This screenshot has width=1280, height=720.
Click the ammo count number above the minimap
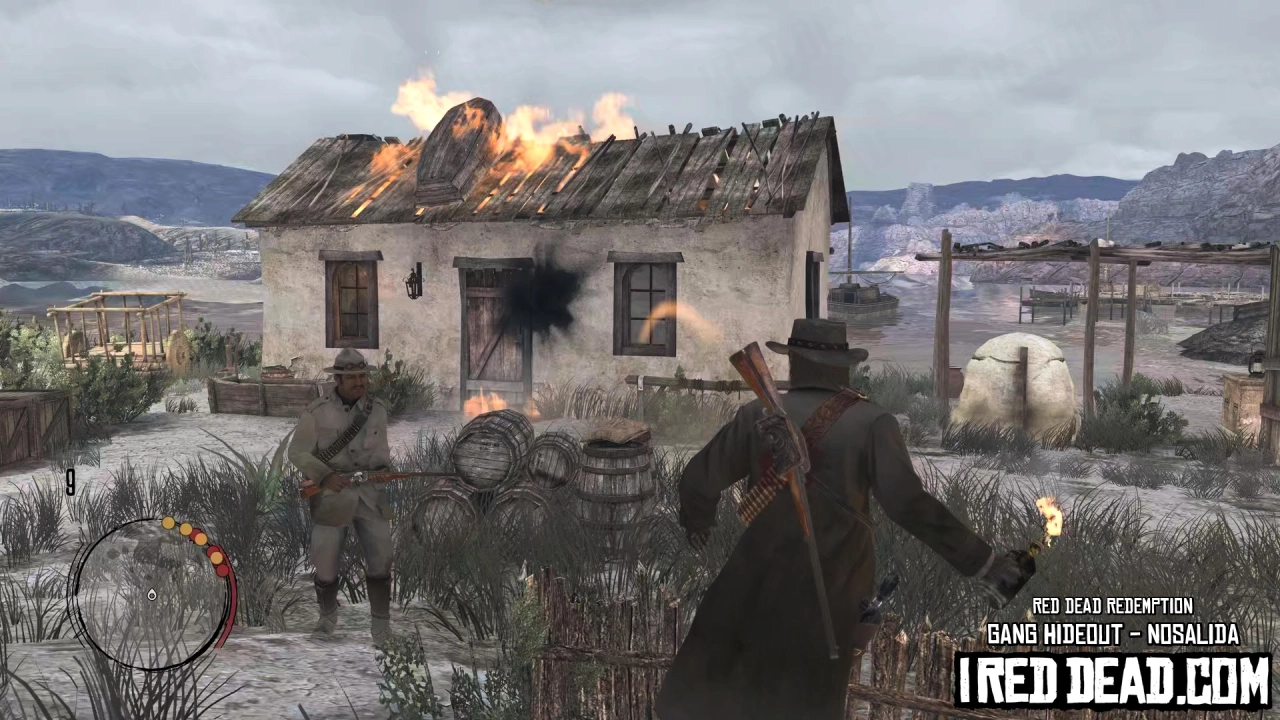pos(72,484)
